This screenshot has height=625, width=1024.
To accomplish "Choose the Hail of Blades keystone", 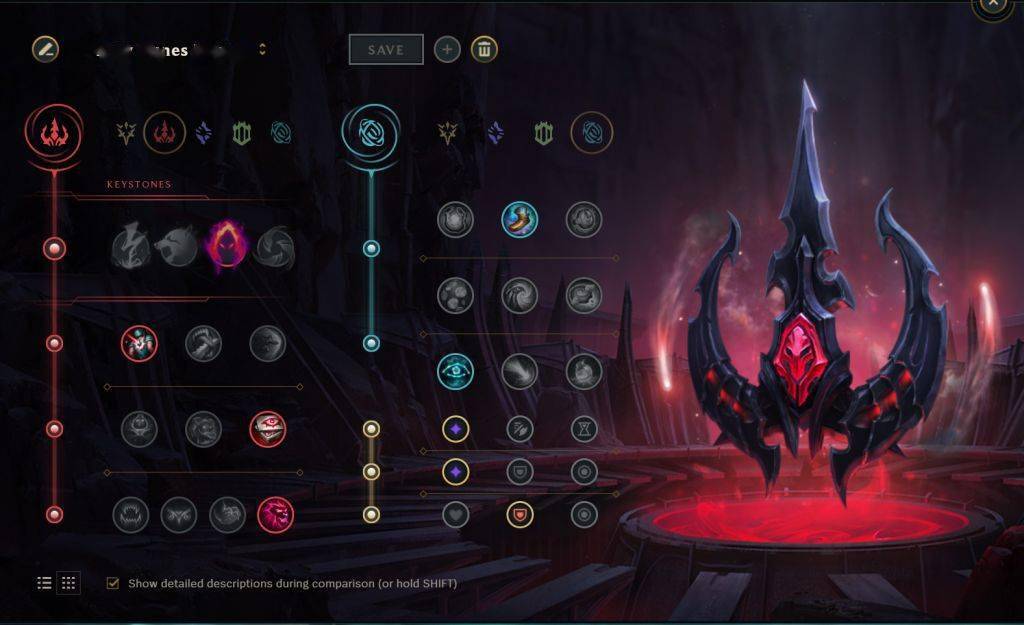I will (274, 245).
